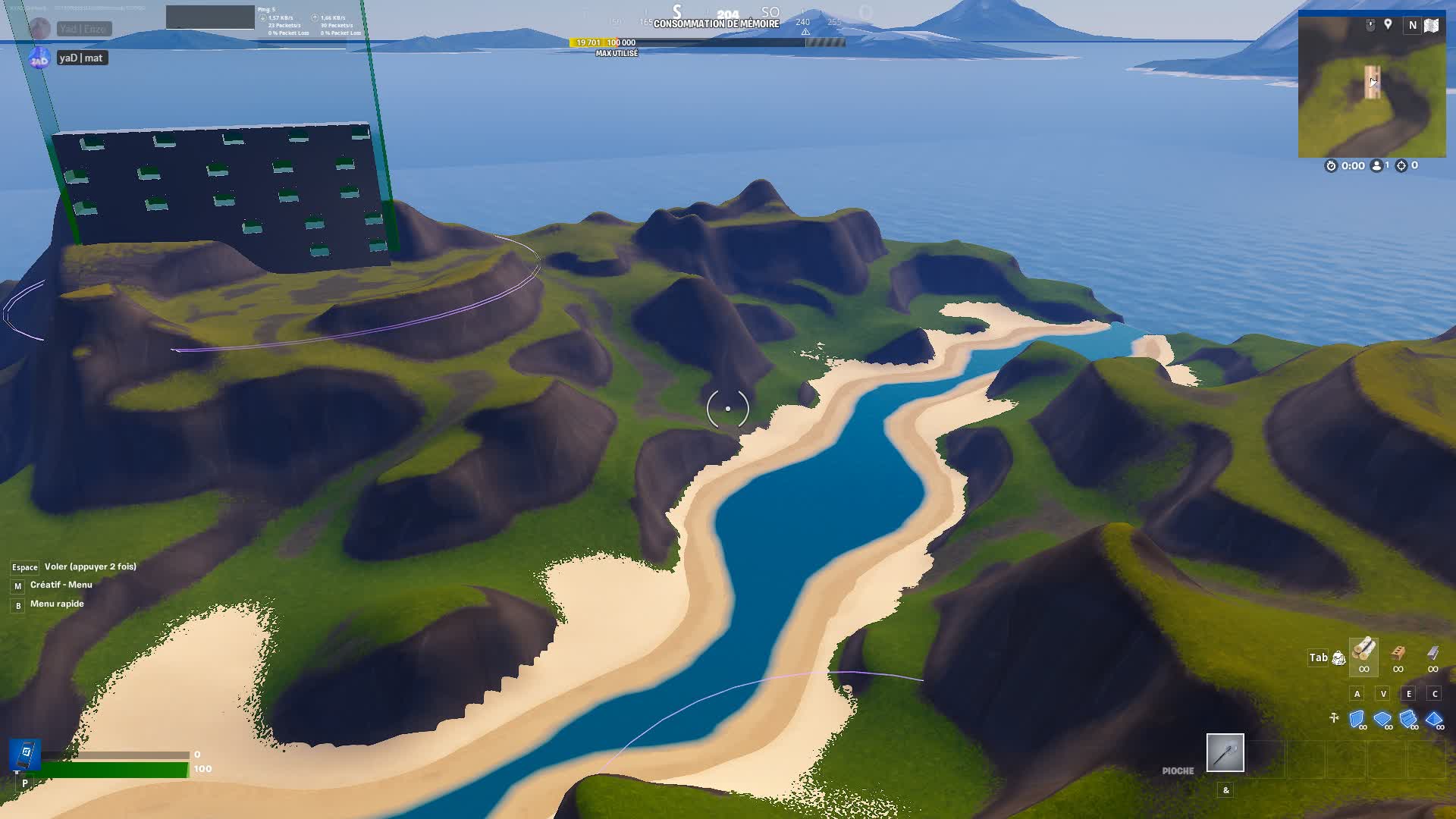Select the floor build piece
Viewport: 1456px width, 819px height.
(x=1382, y=718)
